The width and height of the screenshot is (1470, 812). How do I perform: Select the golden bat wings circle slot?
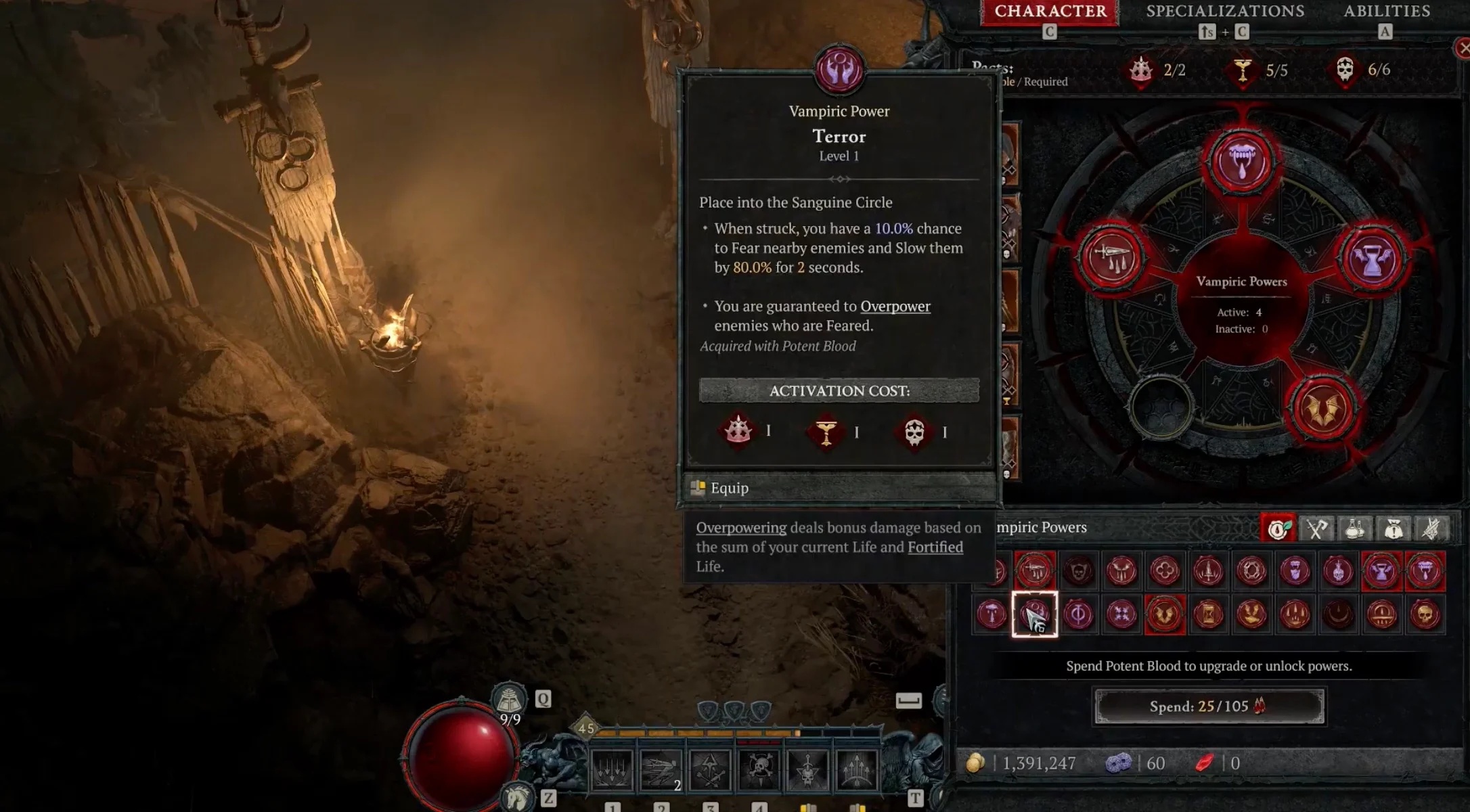tap(1323, 409)
